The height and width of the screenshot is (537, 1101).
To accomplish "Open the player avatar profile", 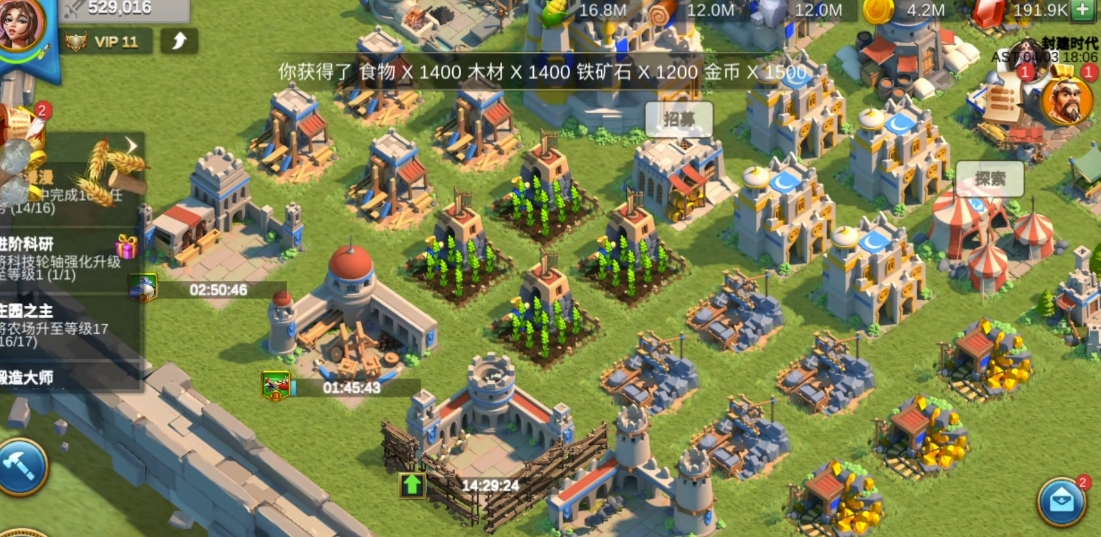I will coord(20,22).
